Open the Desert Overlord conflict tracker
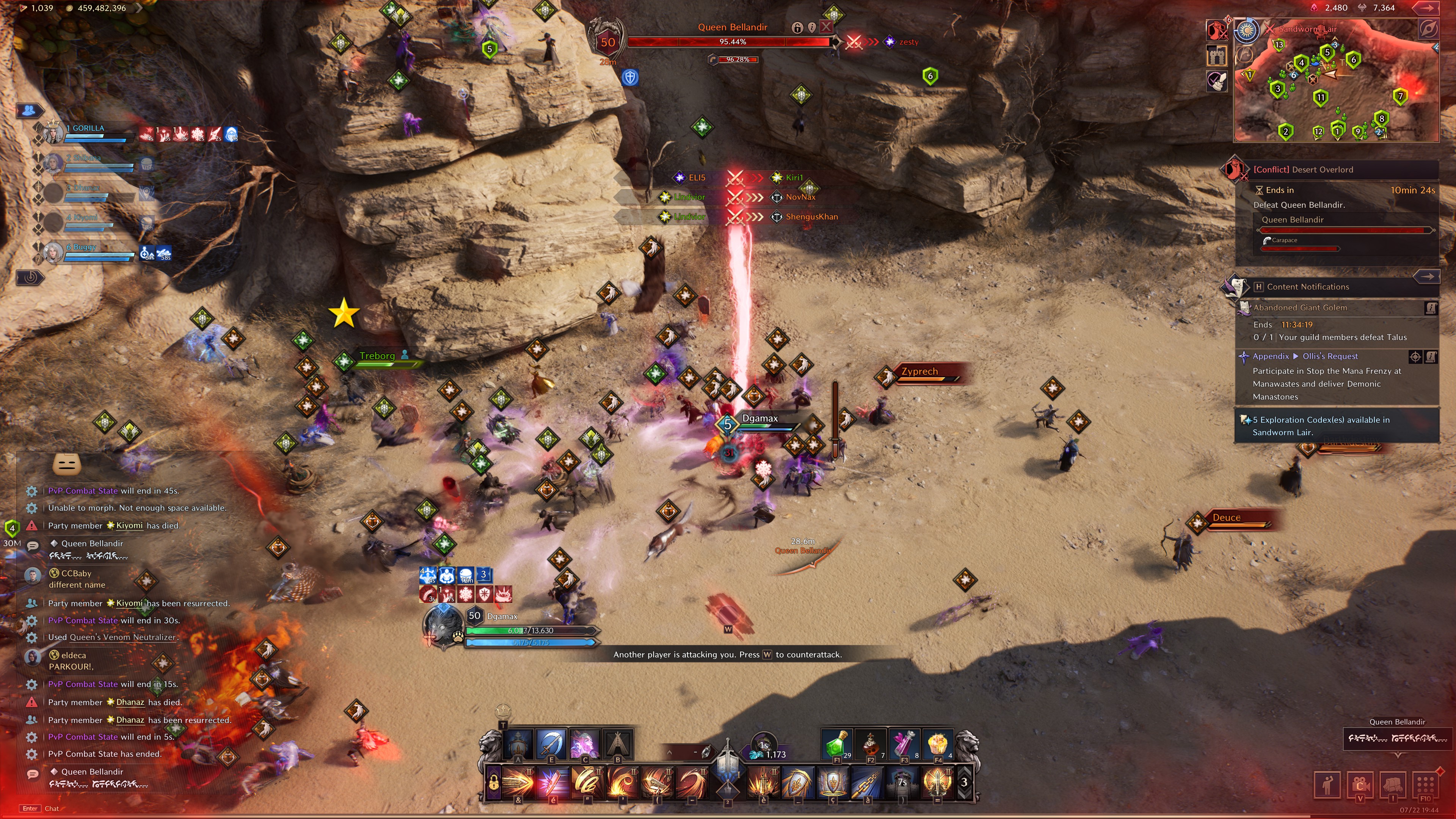This screenshot has height=819, width=1456. point(1302,169)
